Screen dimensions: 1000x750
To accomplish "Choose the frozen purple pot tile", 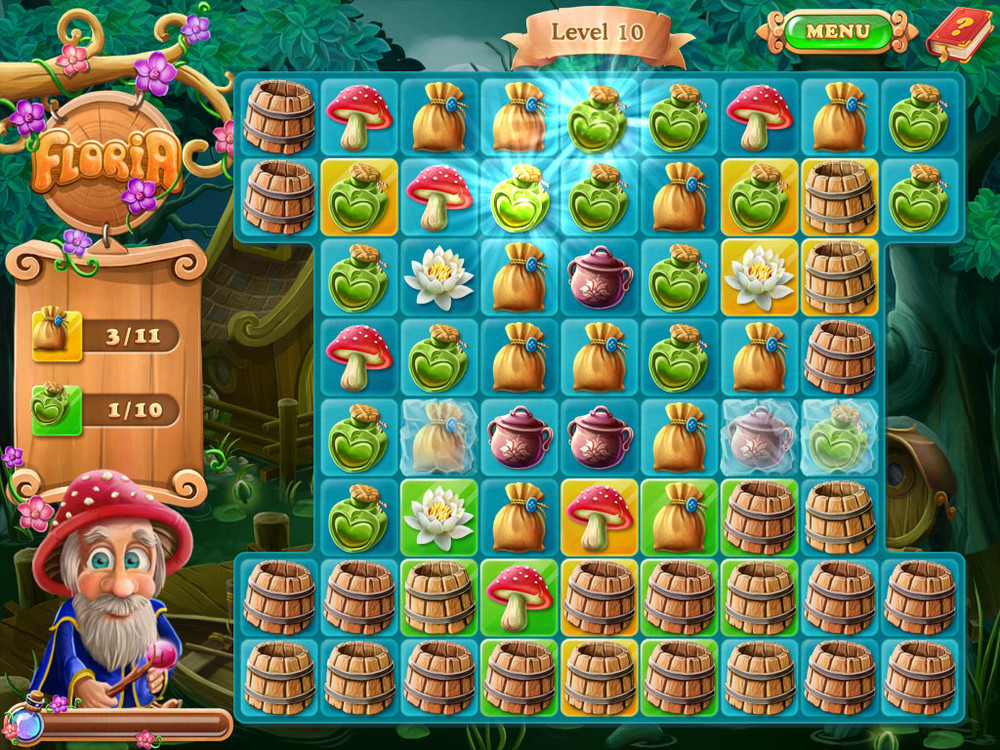I will 759,437.
